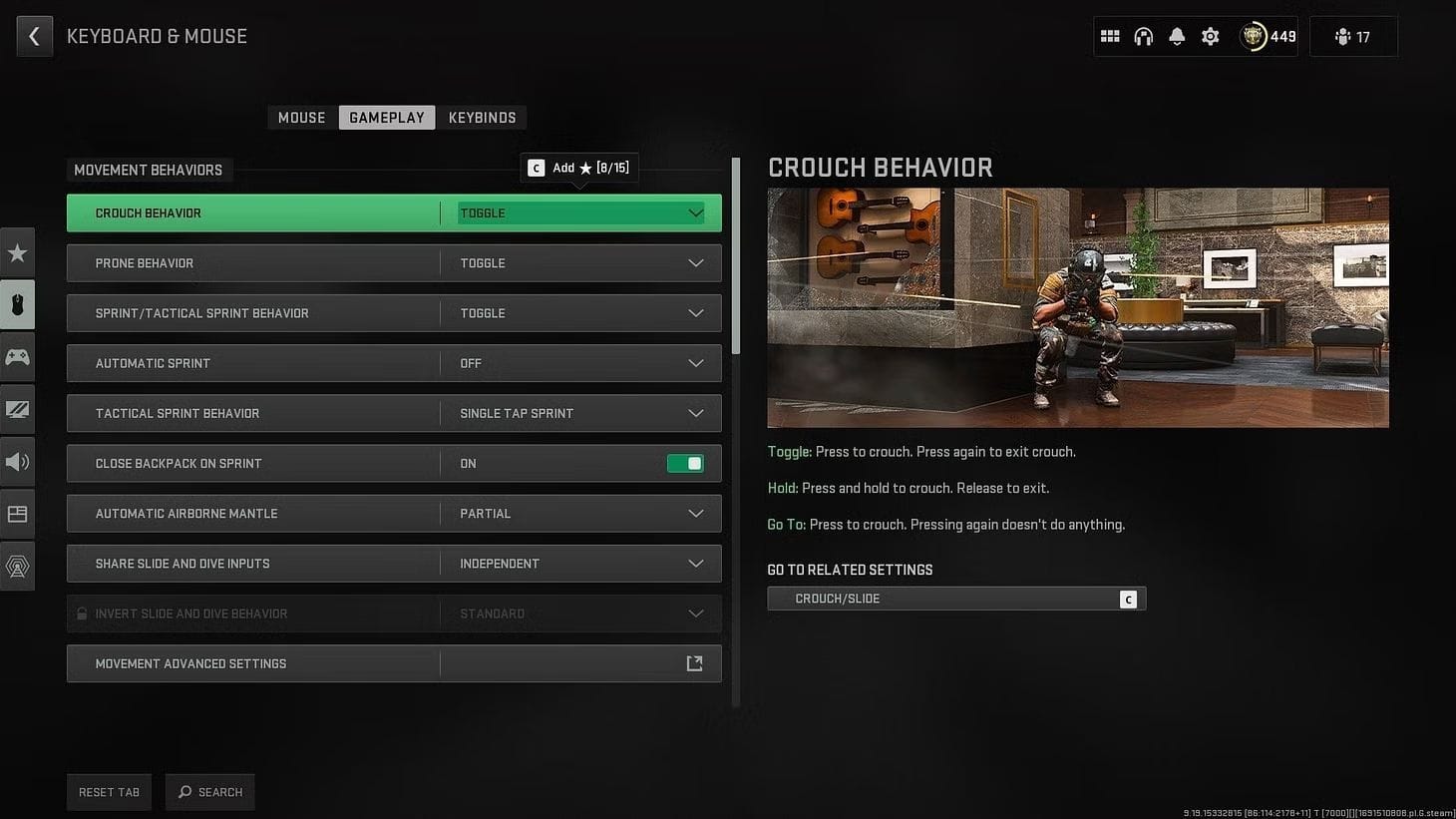Toggle Close Backpack on Sprint off
Viewport: 1456px width, 819px height.
tap(685, 464)
